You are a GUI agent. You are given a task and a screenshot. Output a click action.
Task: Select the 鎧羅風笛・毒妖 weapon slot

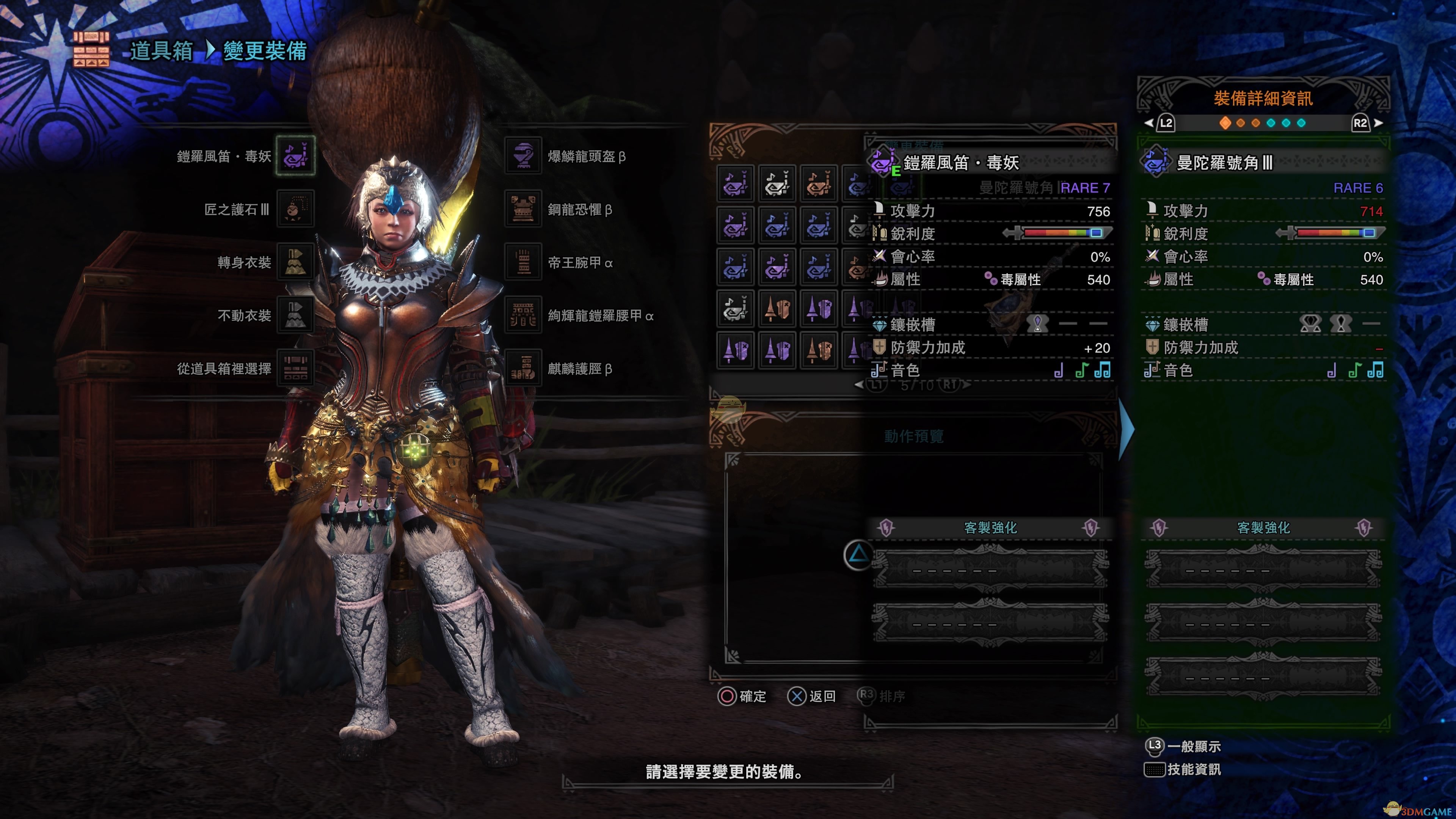point(295,155)
